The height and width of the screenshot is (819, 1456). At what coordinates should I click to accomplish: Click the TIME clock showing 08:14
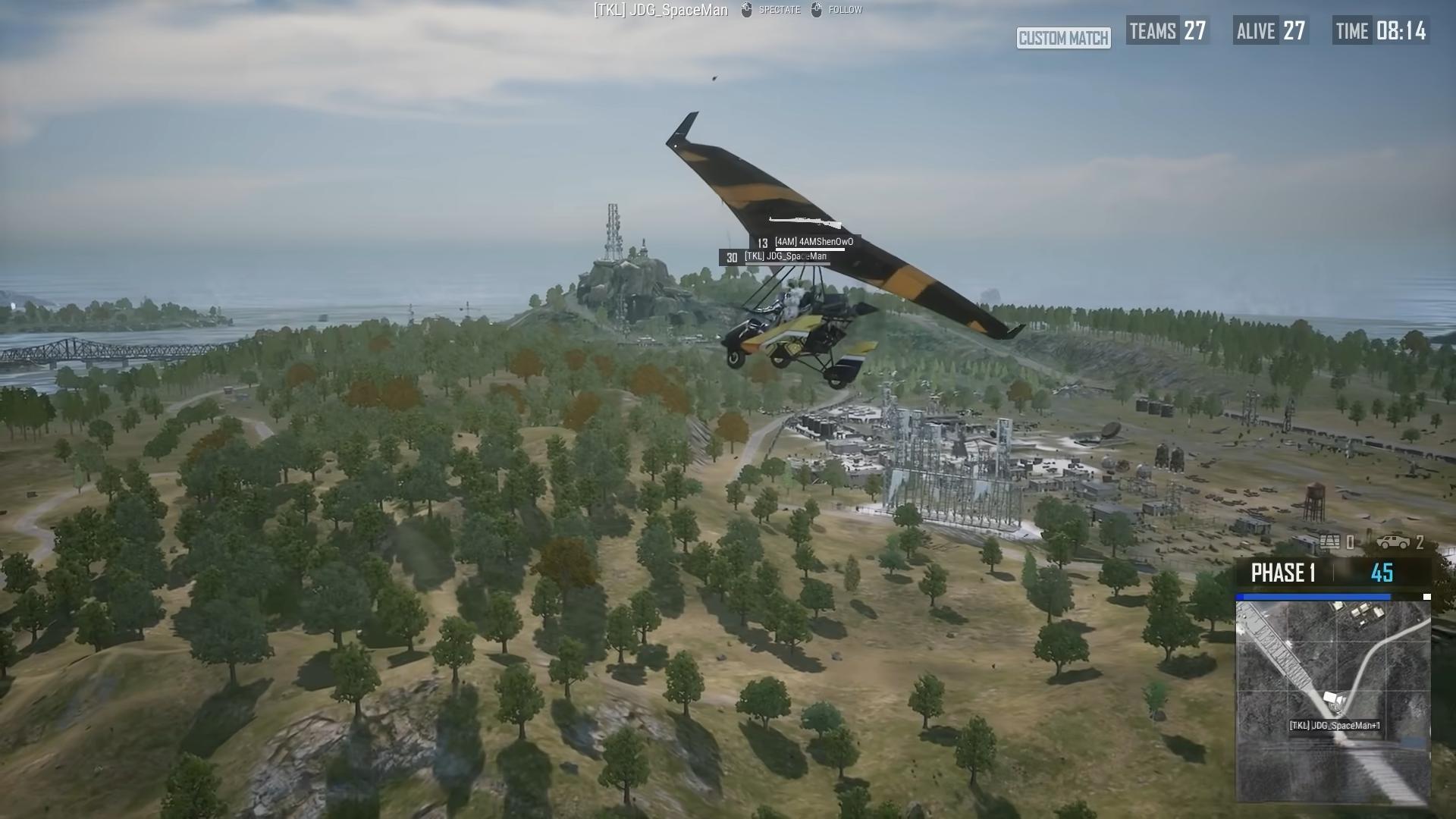[x=1378, y=32]
